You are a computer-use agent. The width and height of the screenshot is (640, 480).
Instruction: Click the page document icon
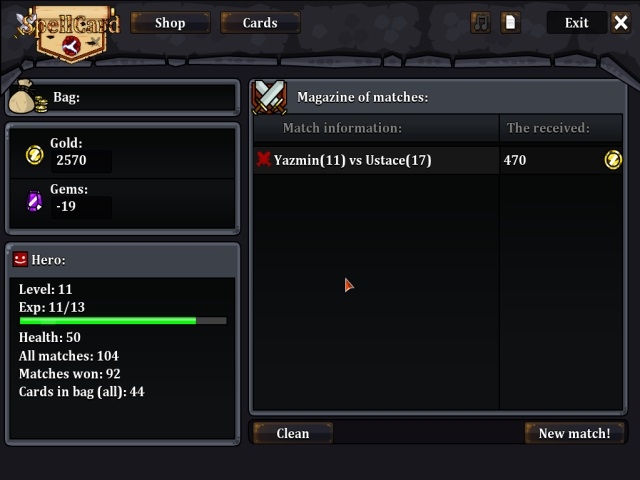[511, 22]
